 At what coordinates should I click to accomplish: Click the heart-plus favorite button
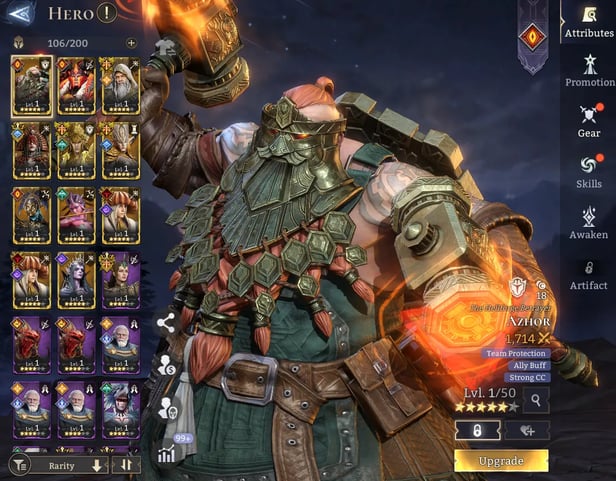(x=525, y=430)
